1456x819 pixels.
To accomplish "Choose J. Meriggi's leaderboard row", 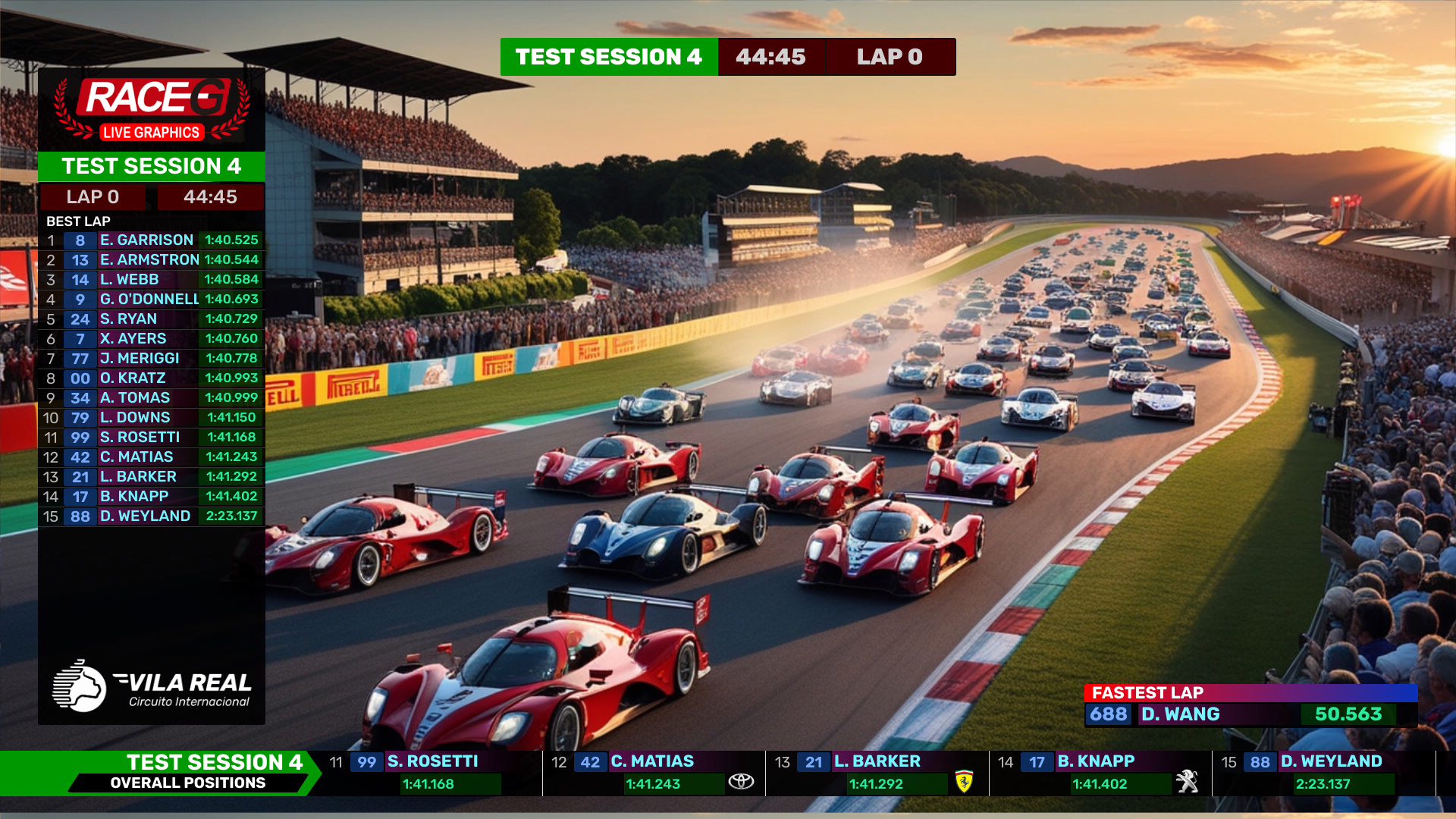I will 152,359.
